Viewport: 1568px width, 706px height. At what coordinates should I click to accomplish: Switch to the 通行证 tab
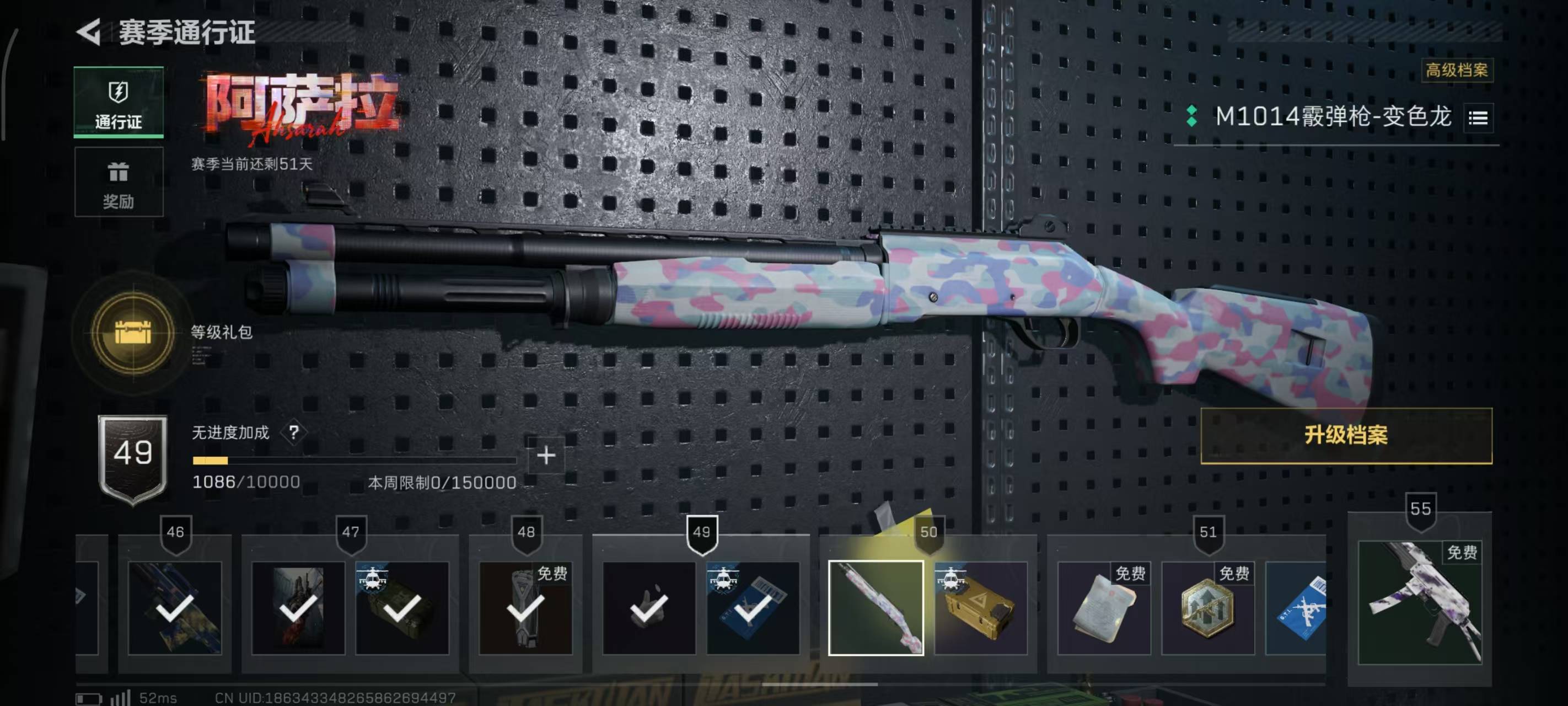coord(119,103)
